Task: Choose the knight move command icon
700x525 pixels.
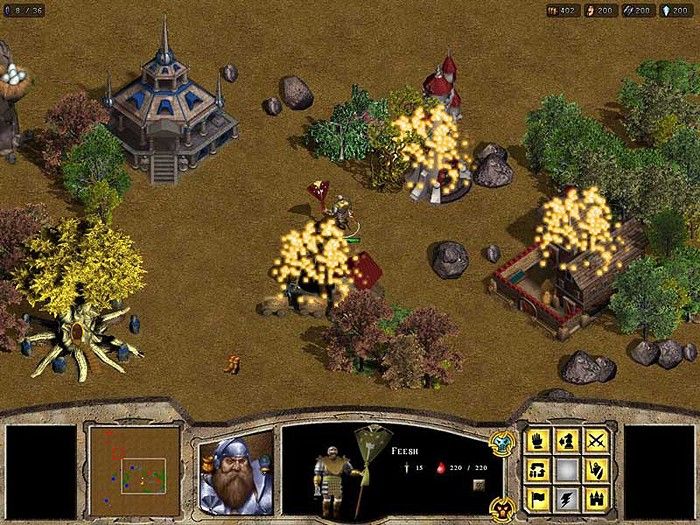Action: (568, 441)
